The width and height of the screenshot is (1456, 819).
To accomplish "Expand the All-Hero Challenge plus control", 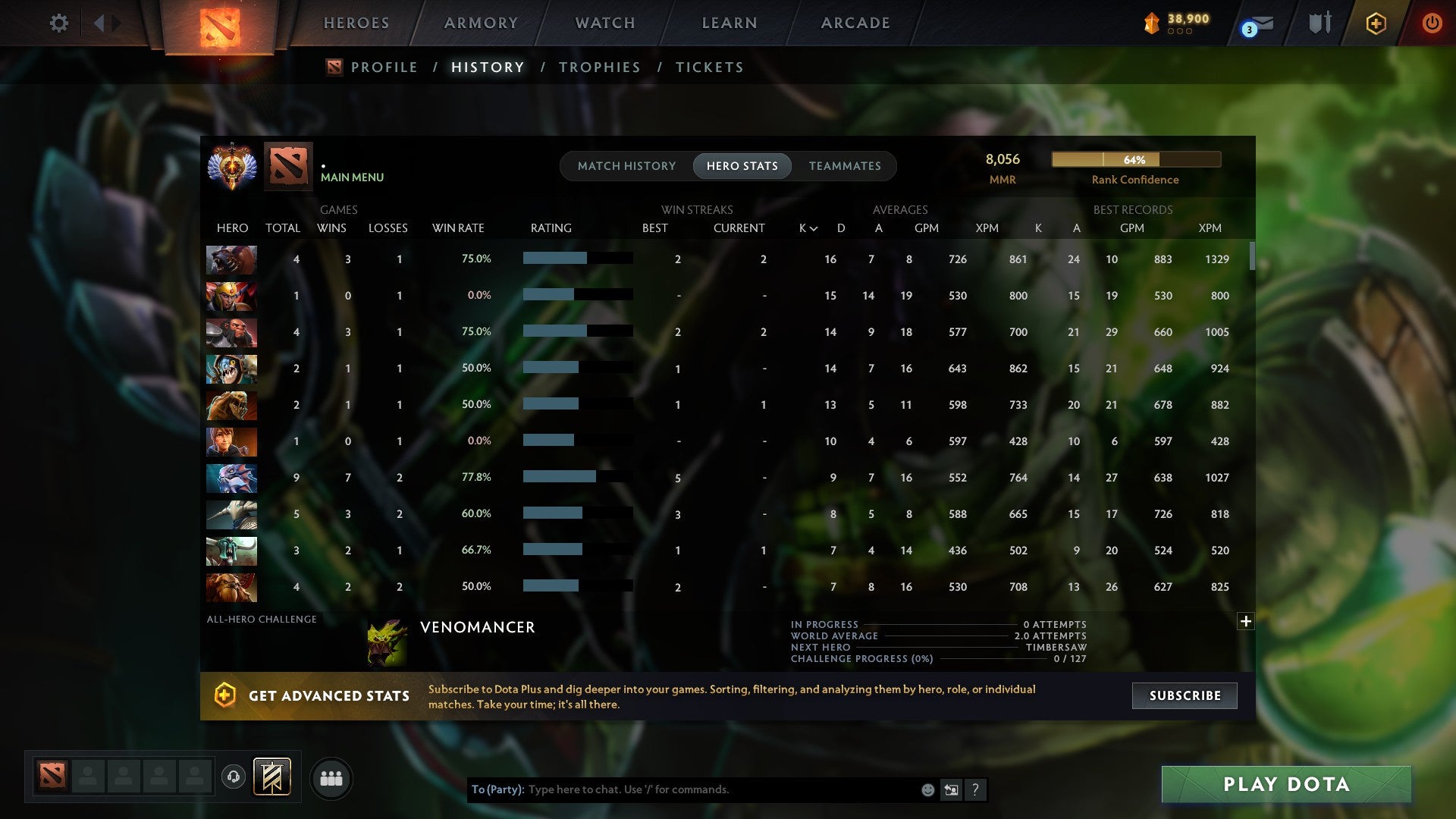I will point(1246,621).
